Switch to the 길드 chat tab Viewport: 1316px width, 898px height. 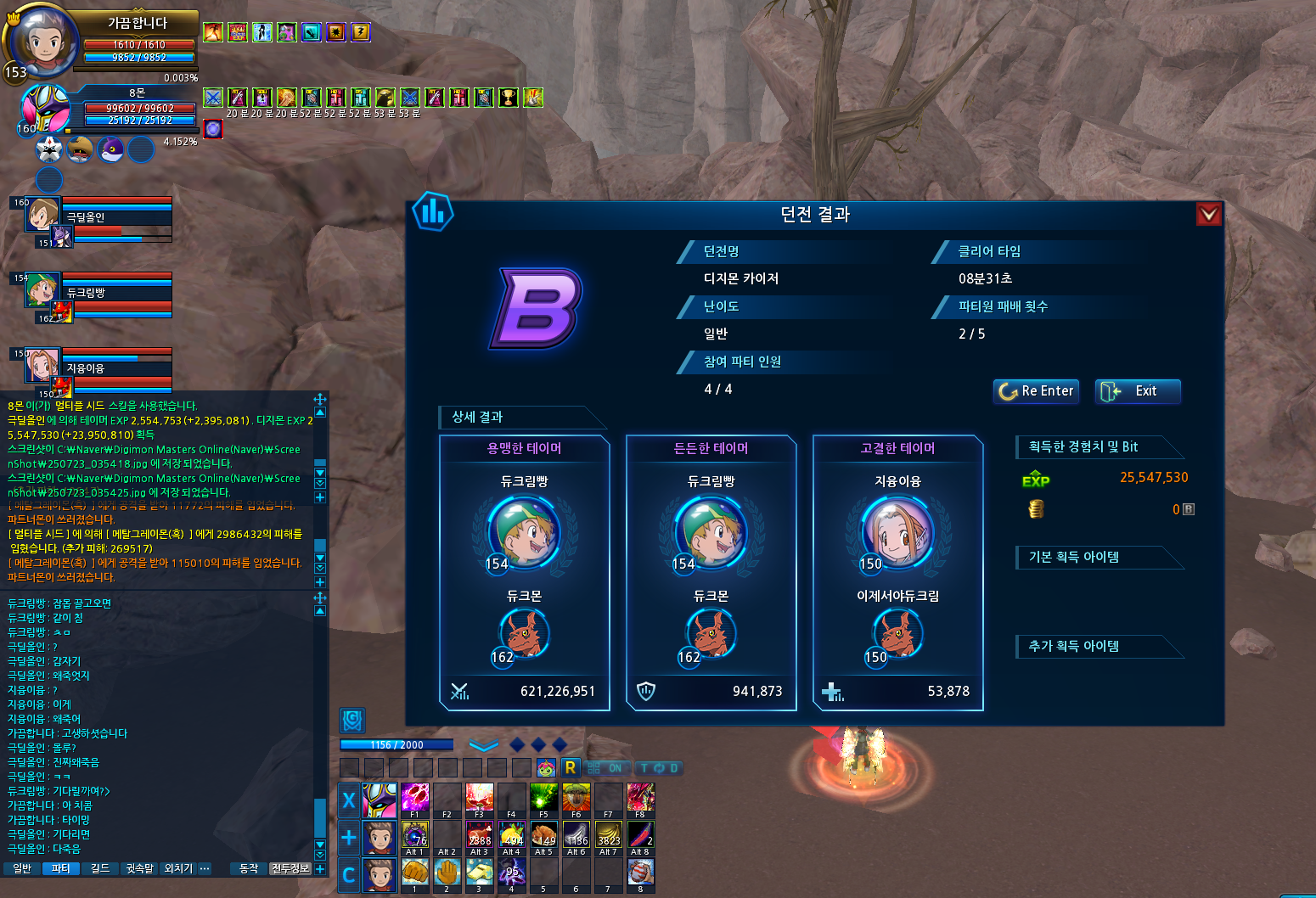click(x=100, y=868)
